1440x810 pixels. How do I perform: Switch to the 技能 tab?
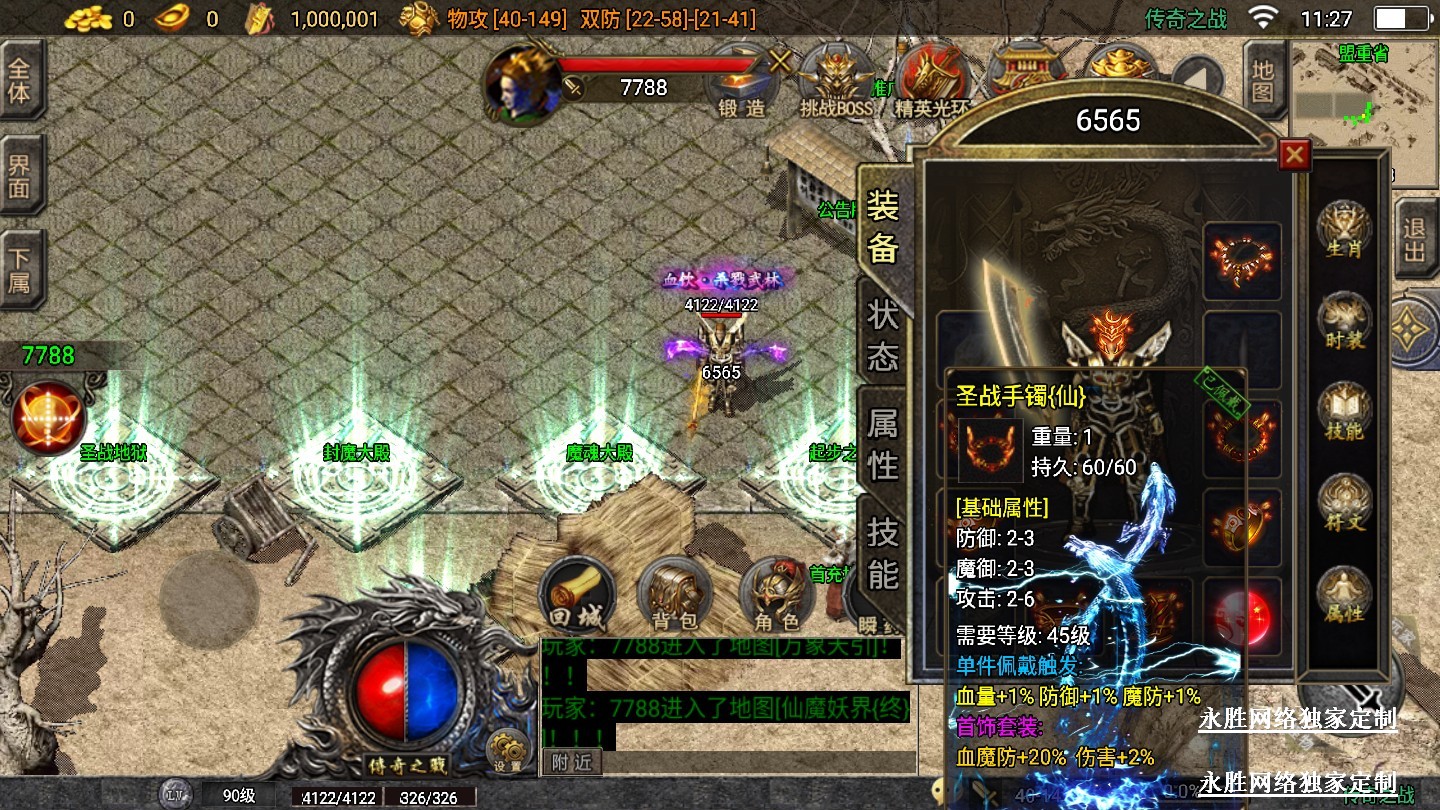pyautogui.click(x=883, y=553)
